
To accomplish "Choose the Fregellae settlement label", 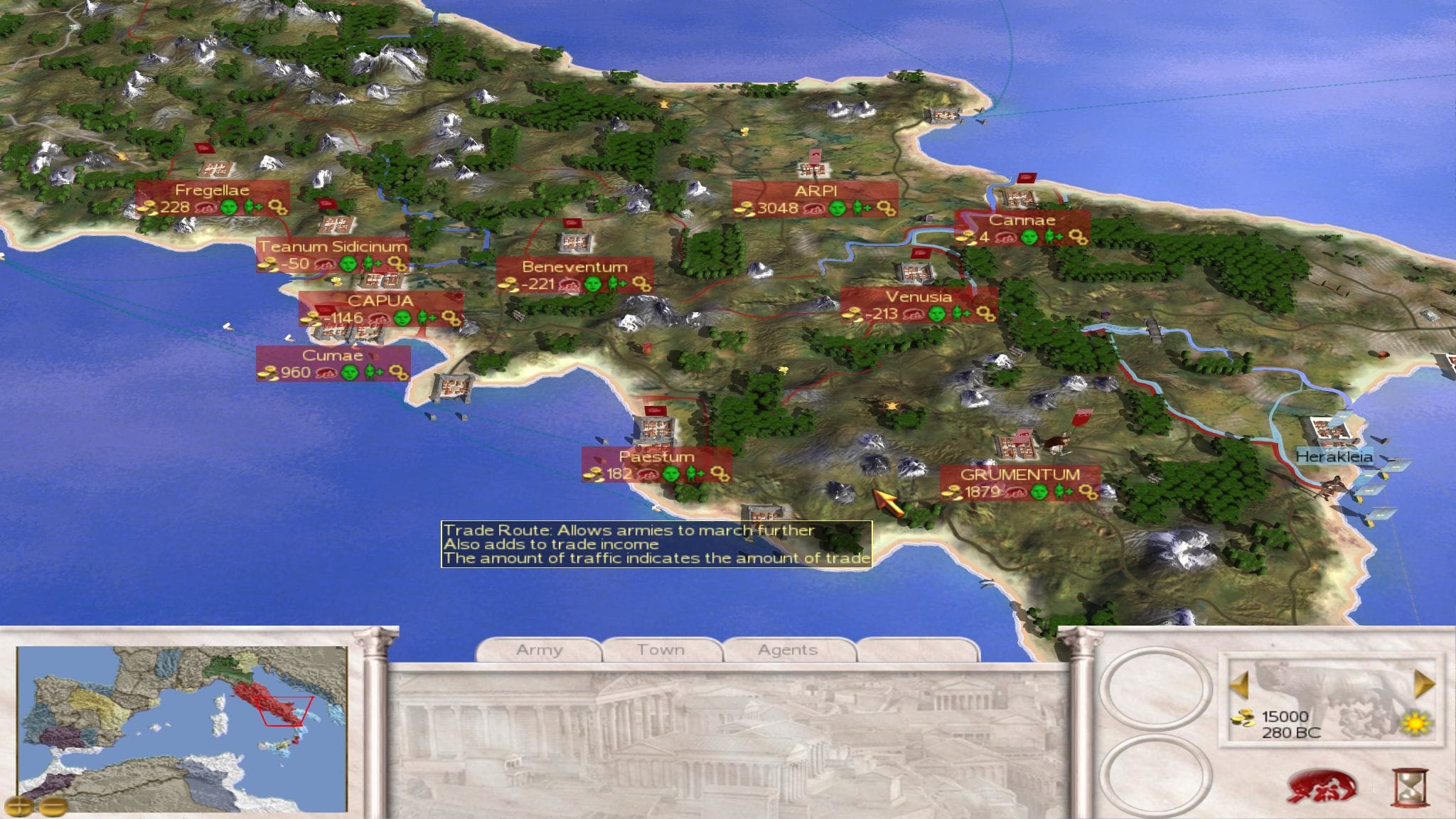I will [212, 191].
